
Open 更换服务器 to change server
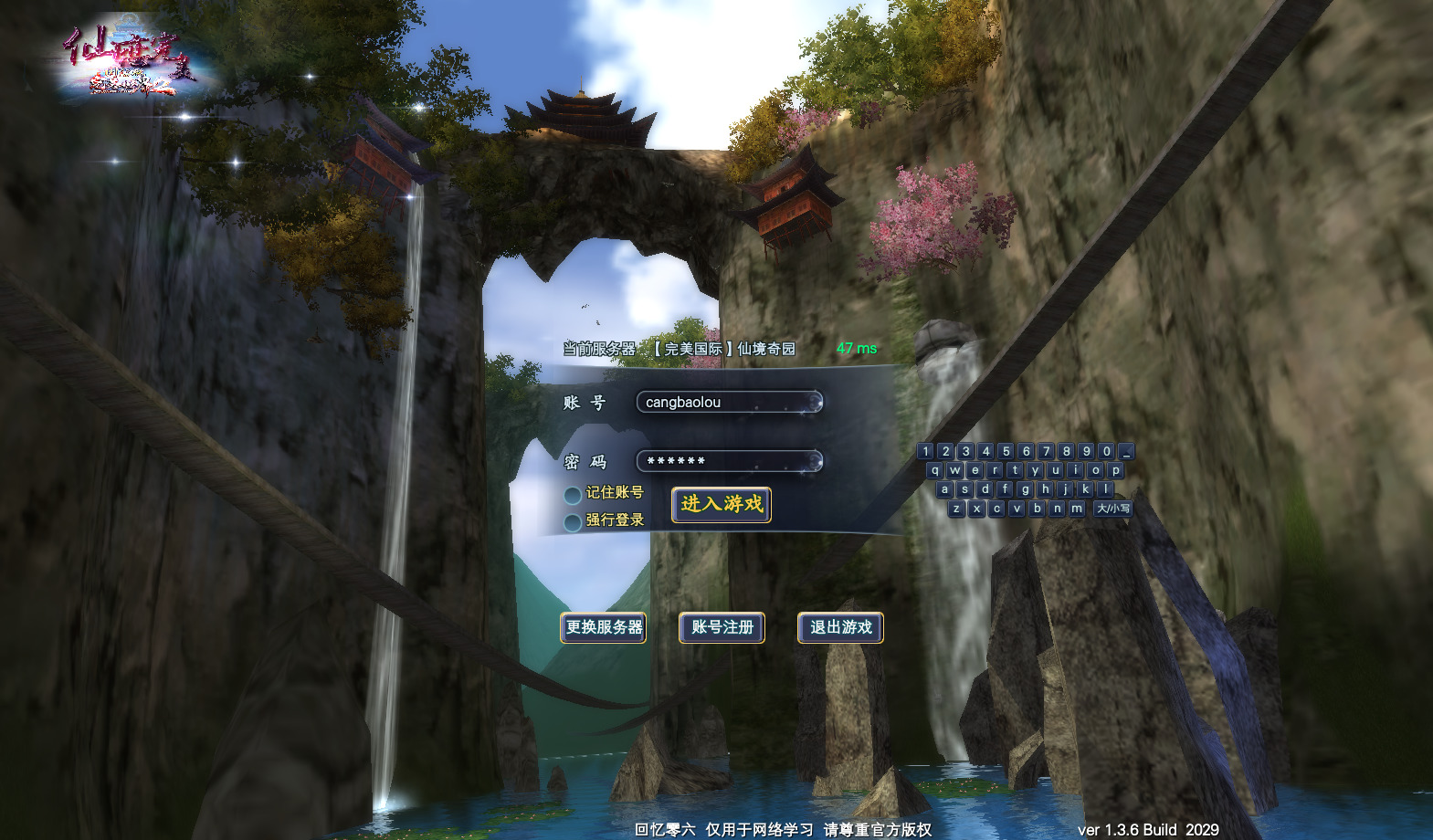[x=603, y=627]
